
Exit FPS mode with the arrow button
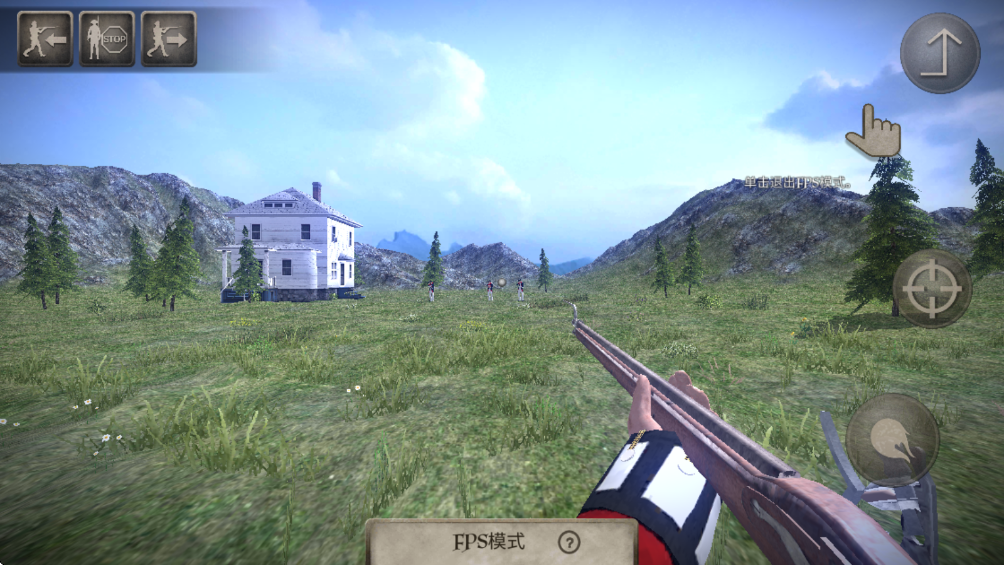(939, 53)
